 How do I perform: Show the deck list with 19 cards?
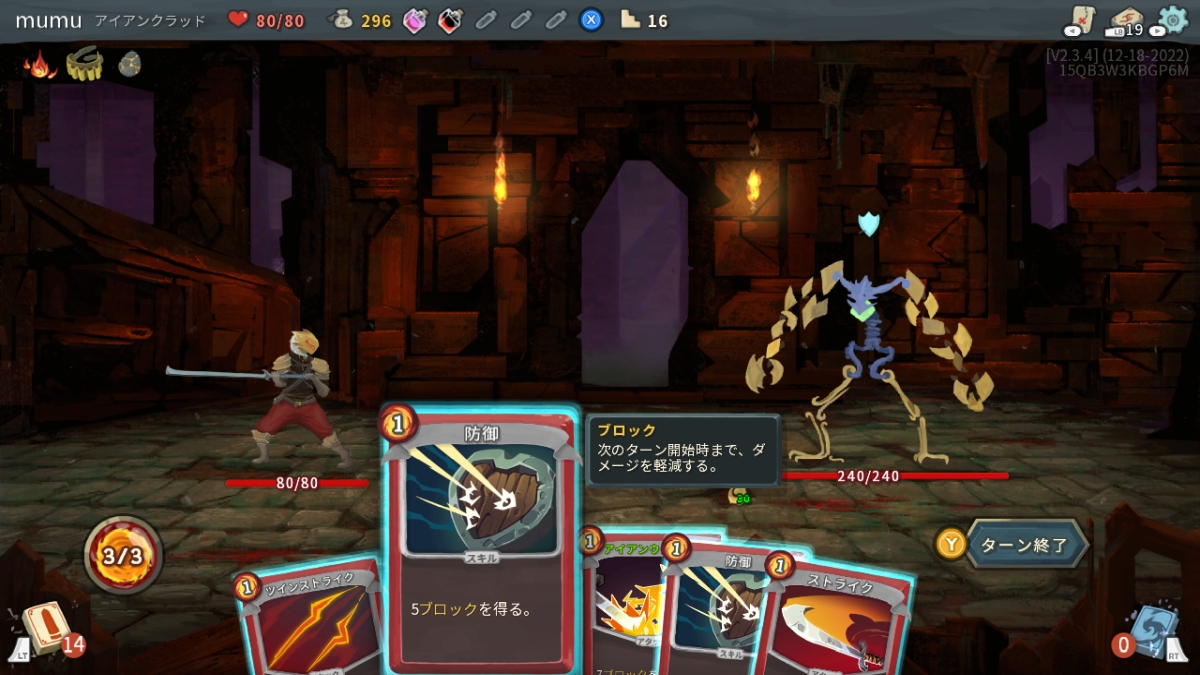[1126, 21]
